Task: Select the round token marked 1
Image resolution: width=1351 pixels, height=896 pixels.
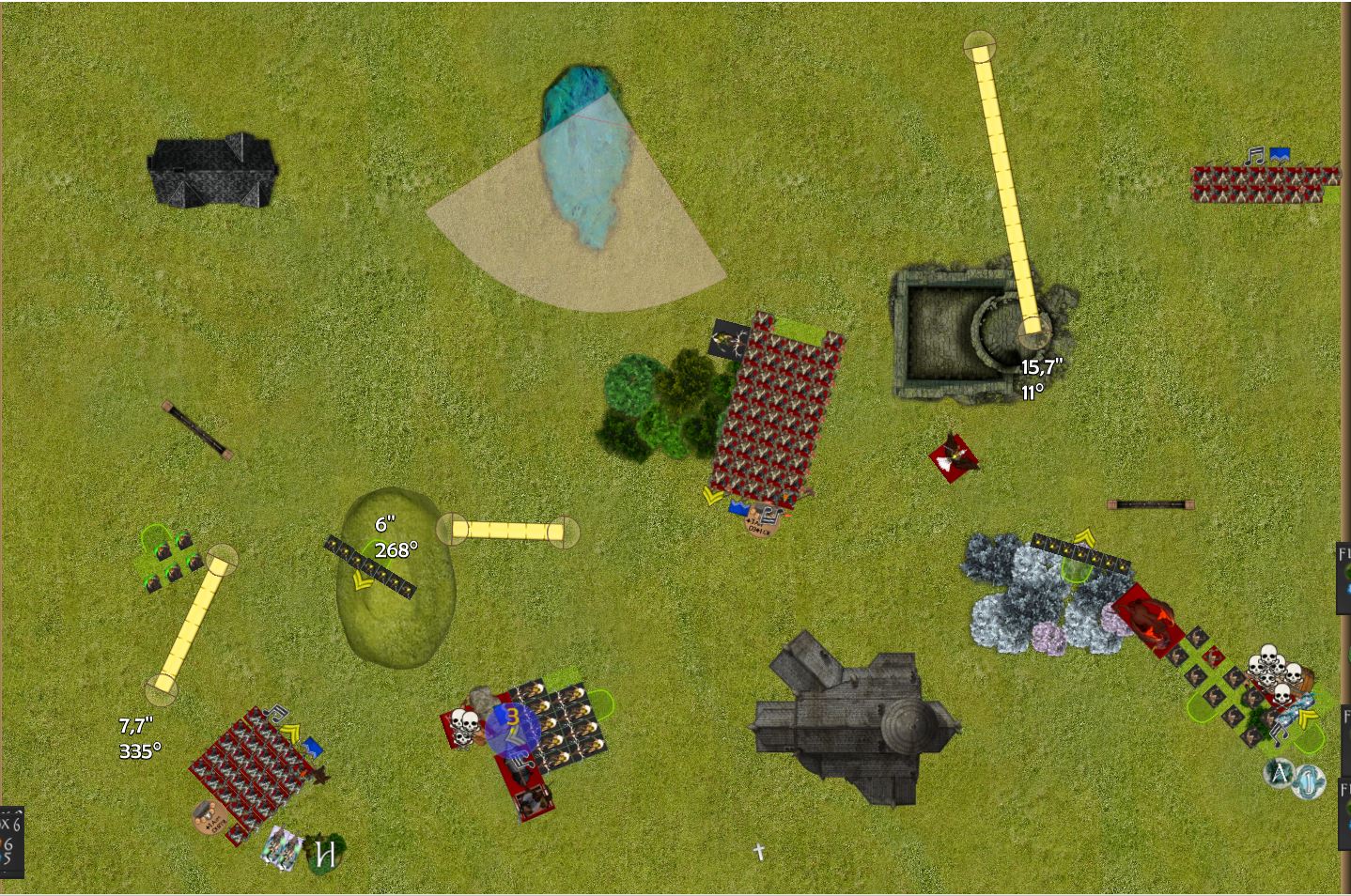Action: pyautogui.click(x=1308, y=781)
